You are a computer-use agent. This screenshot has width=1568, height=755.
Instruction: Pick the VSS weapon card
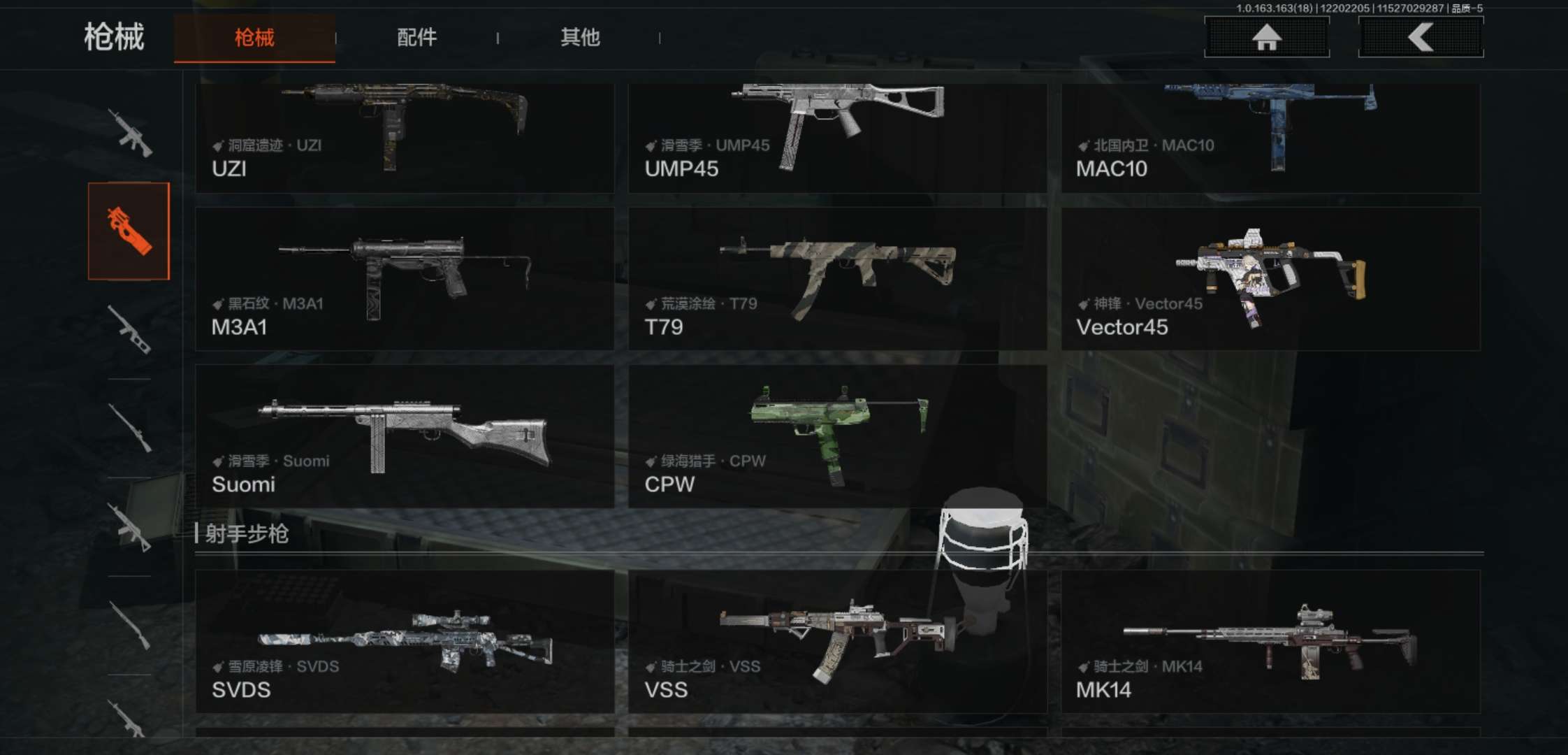(837, 641)
